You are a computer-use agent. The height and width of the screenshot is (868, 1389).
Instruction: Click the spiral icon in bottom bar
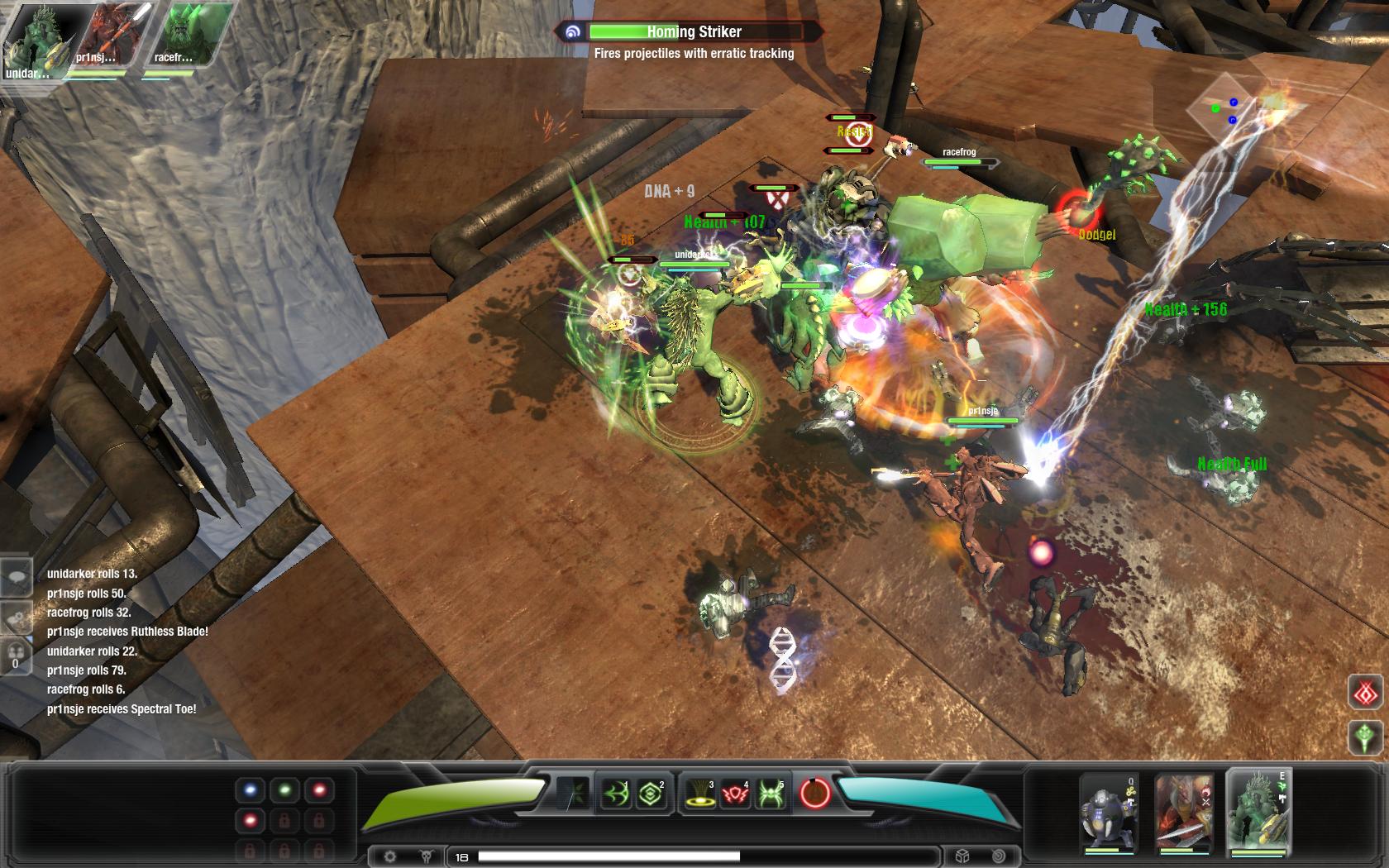pos(999,856)
